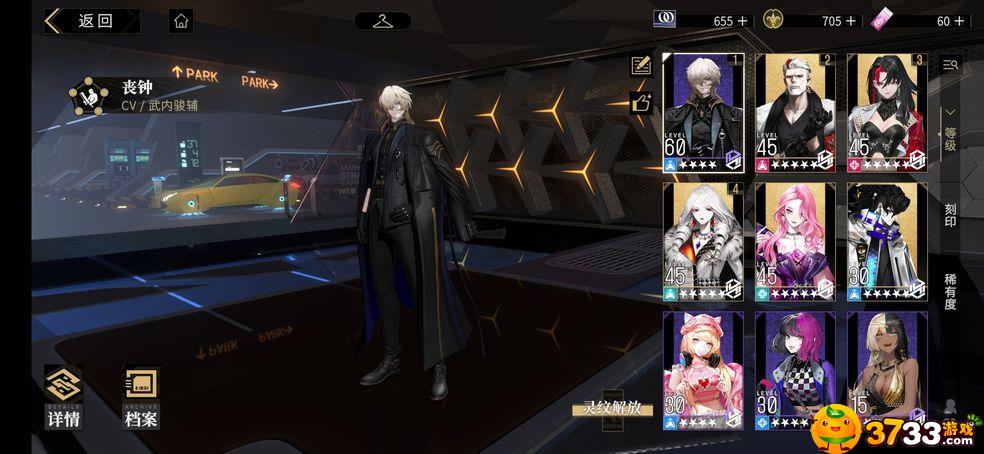Image resolution: width=984 pixels, height=454 pixels.
Task: Choose the black-haired white-coat level 30 card
Action: pos(886,241)
